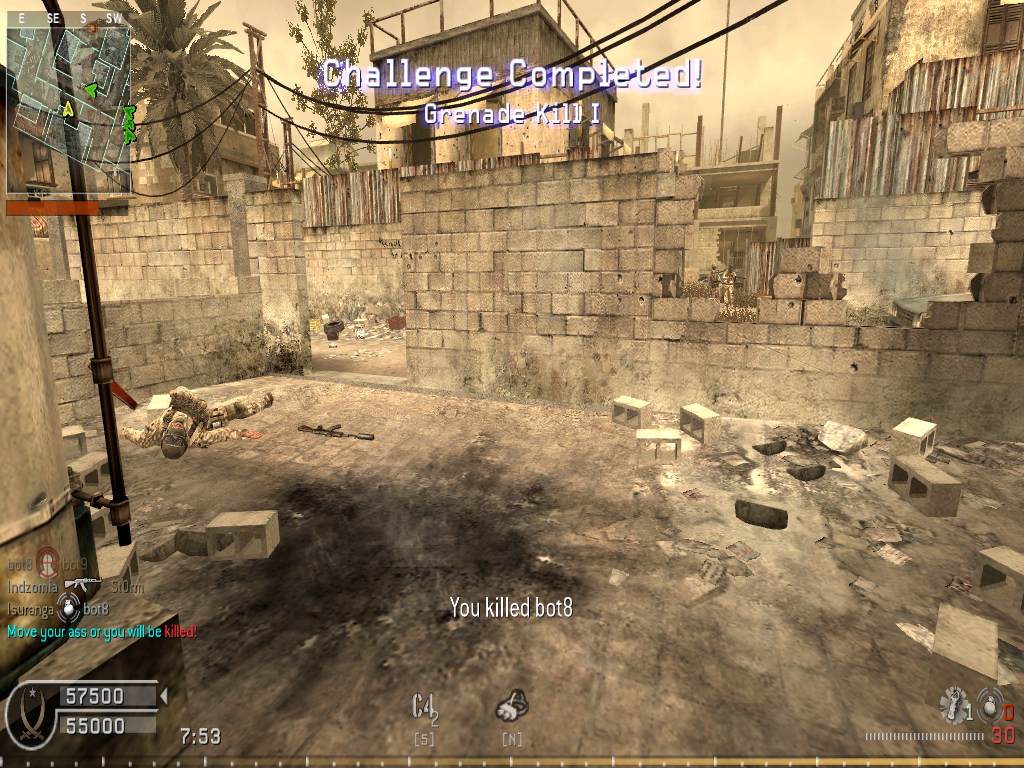Select the frag grenade icon
Viewport: 1024px width, 768px height.
click(988, 704)
